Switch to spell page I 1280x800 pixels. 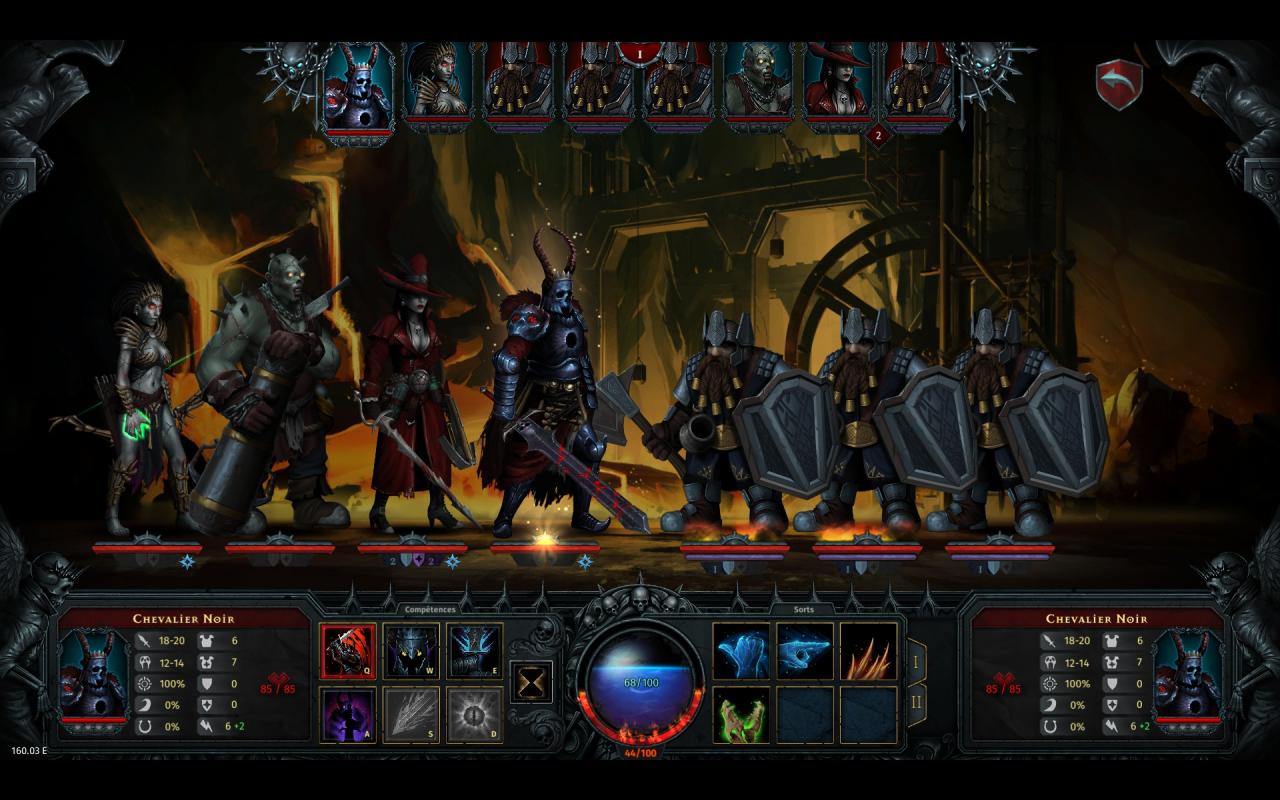point(916,661)
